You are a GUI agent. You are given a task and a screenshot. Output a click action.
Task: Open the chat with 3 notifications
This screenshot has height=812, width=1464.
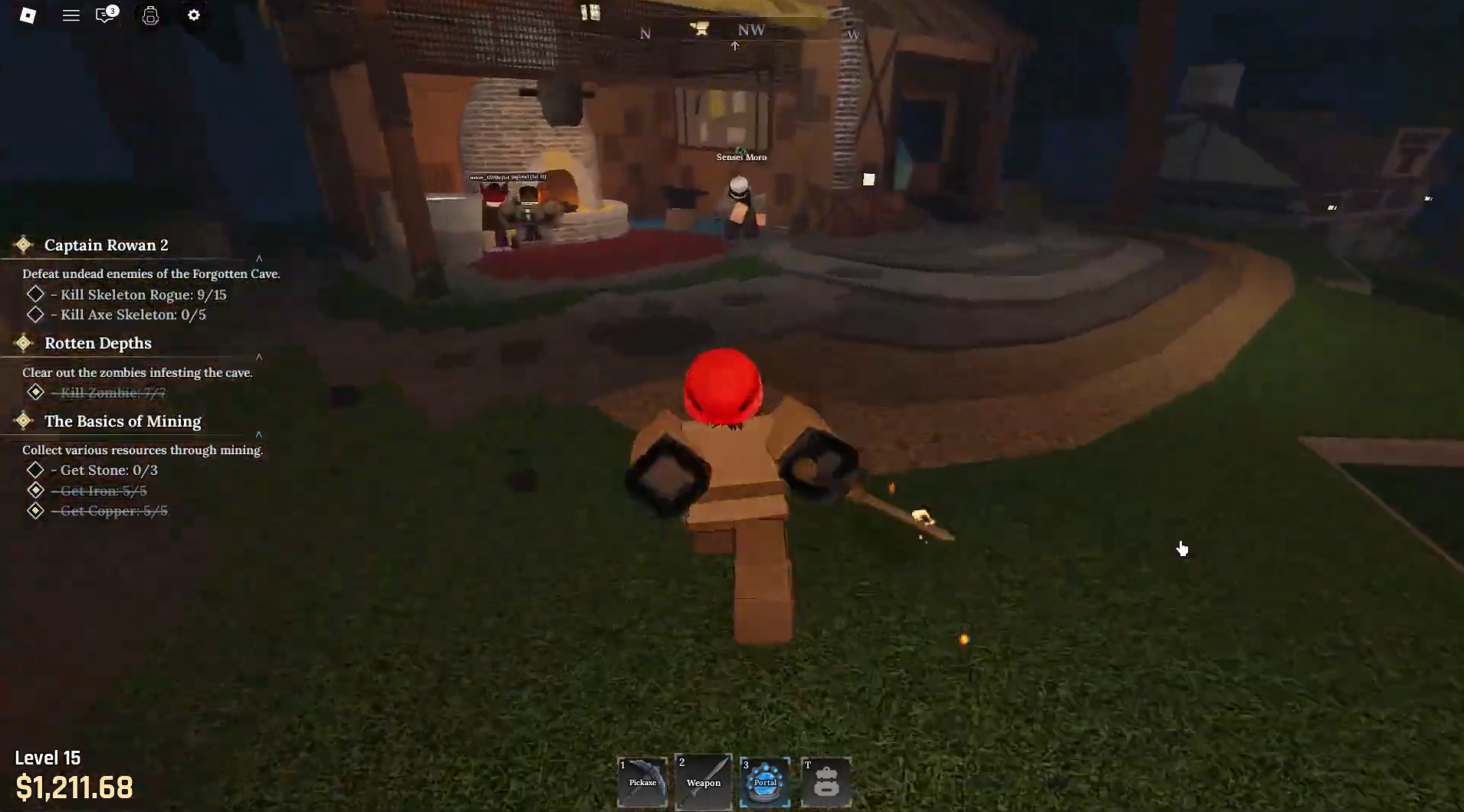point(103,15)
